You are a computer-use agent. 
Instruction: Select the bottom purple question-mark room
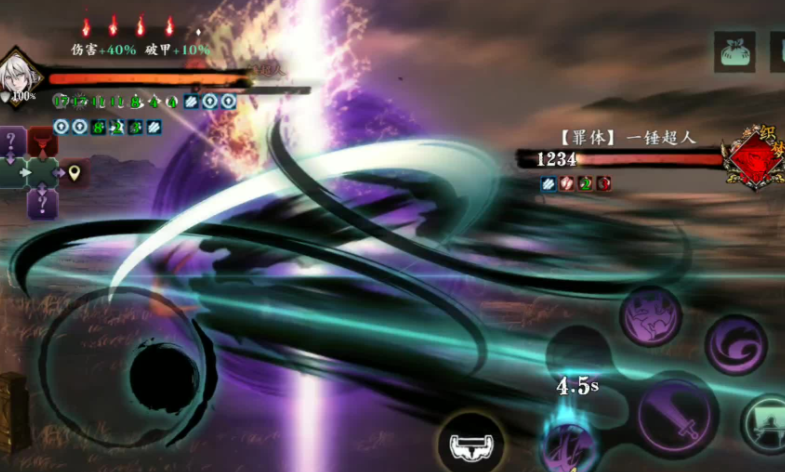pyautogui.click(x=42, y=204)
